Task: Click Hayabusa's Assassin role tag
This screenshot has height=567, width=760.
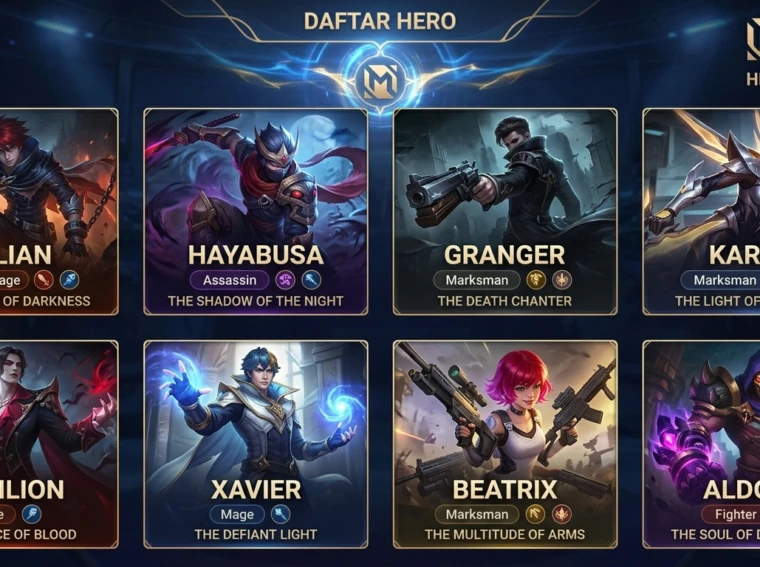Action: 229,281
